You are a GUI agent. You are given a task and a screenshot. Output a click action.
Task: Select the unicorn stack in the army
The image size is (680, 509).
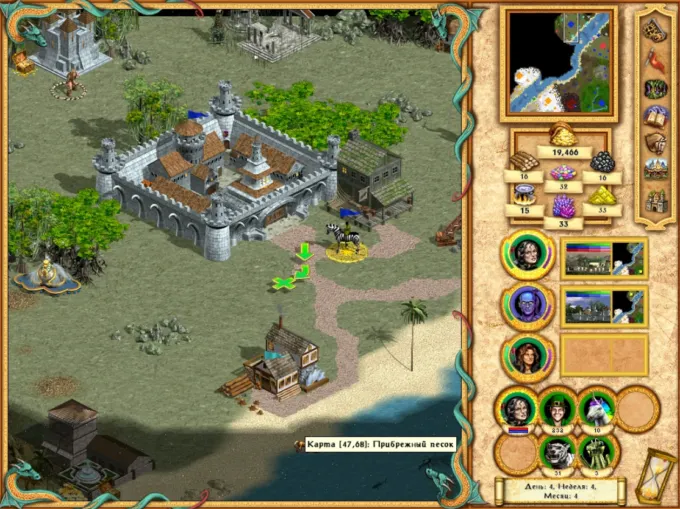[x=597, y=409]
